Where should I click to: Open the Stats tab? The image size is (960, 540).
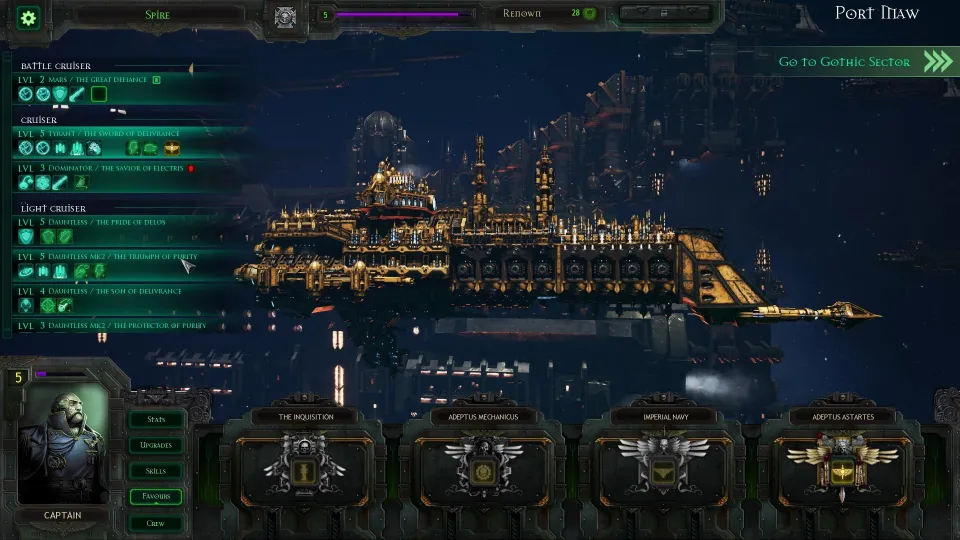[x=157, y=420]
